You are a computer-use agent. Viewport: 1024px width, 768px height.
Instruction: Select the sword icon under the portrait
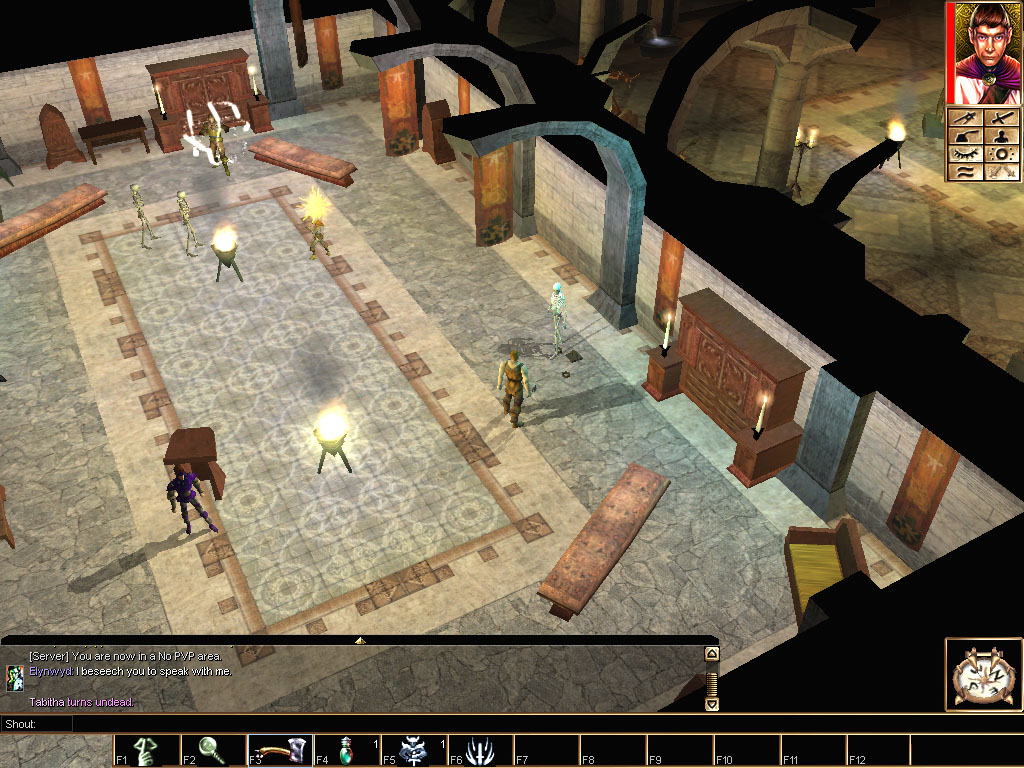1000,119
